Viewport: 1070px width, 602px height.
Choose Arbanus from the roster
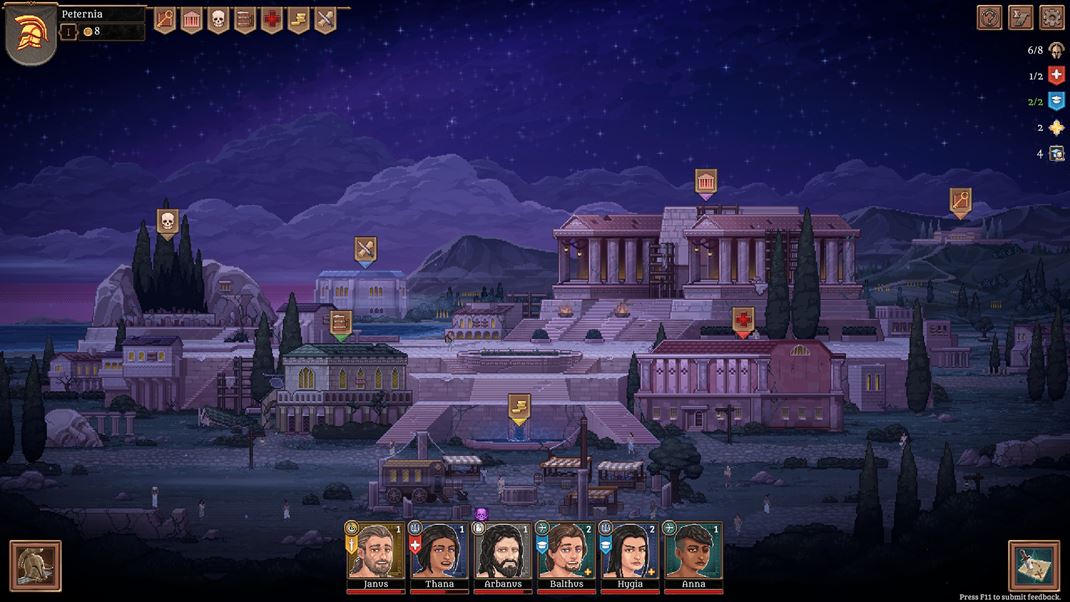[503, 552]
